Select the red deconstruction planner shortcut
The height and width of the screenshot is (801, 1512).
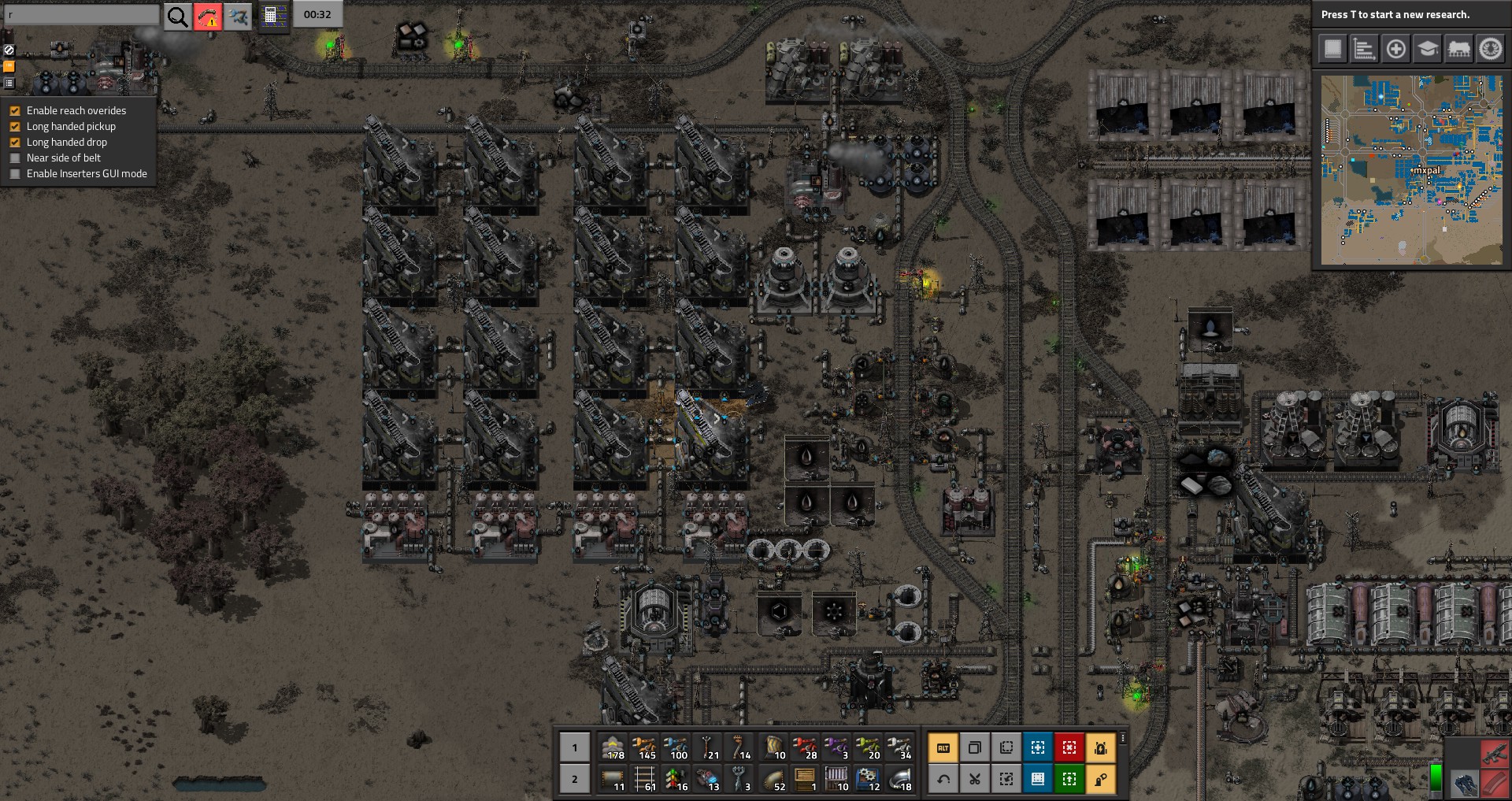point(1069,747)
